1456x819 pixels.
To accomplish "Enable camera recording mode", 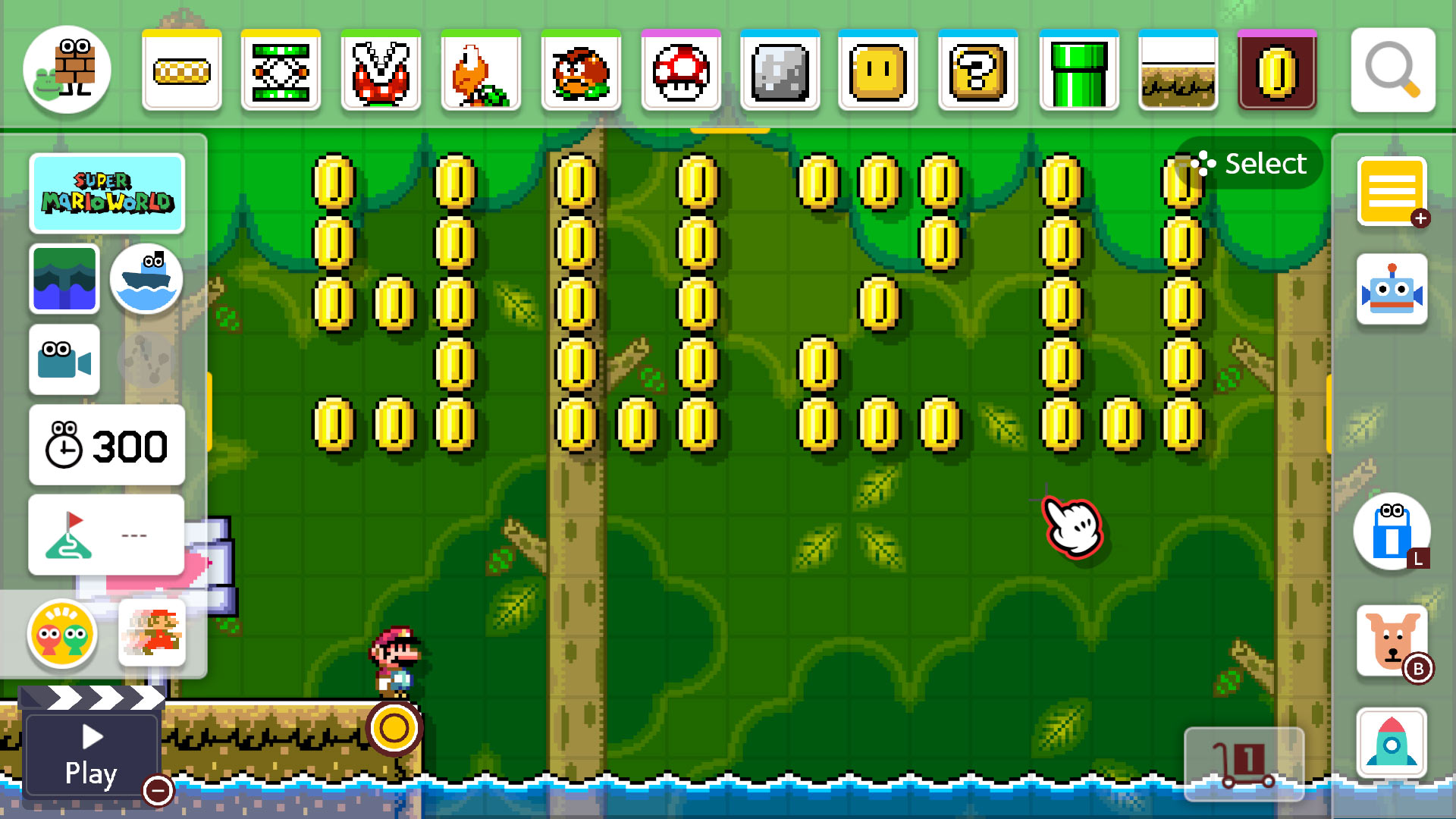I will [64, 360].
